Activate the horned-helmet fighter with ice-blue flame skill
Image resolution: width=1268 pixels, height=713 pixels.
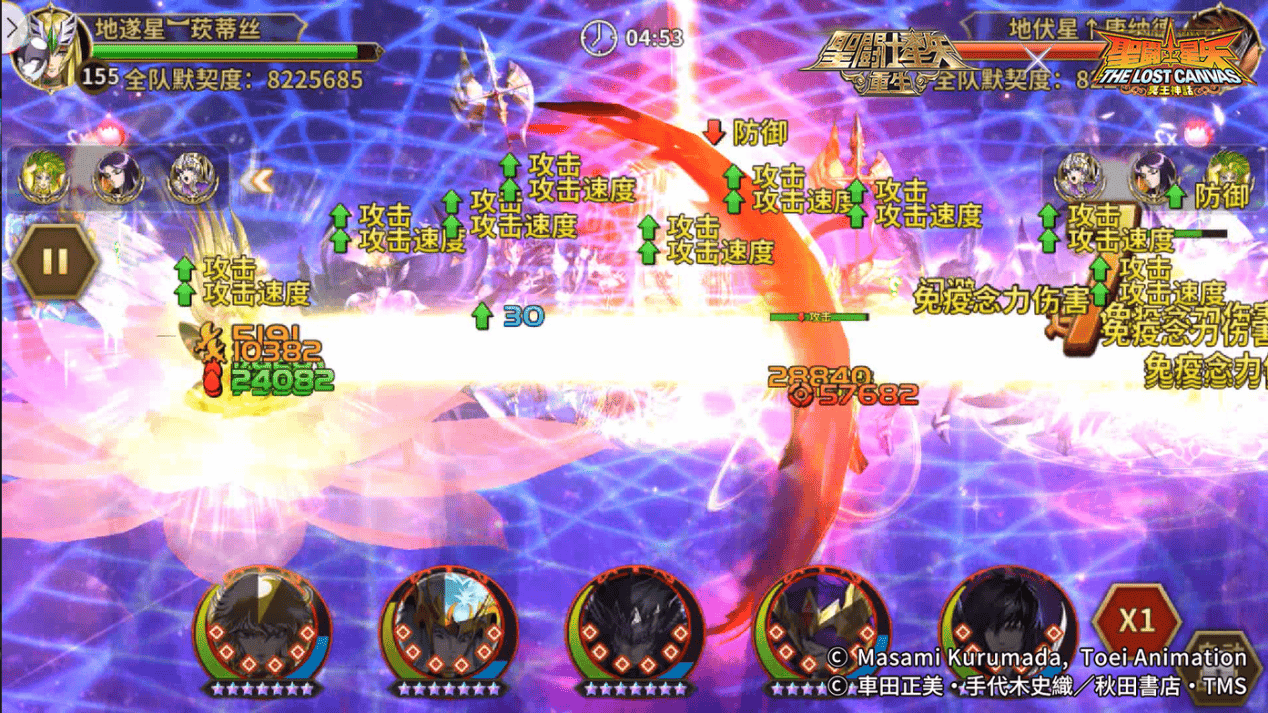(449, 625)
